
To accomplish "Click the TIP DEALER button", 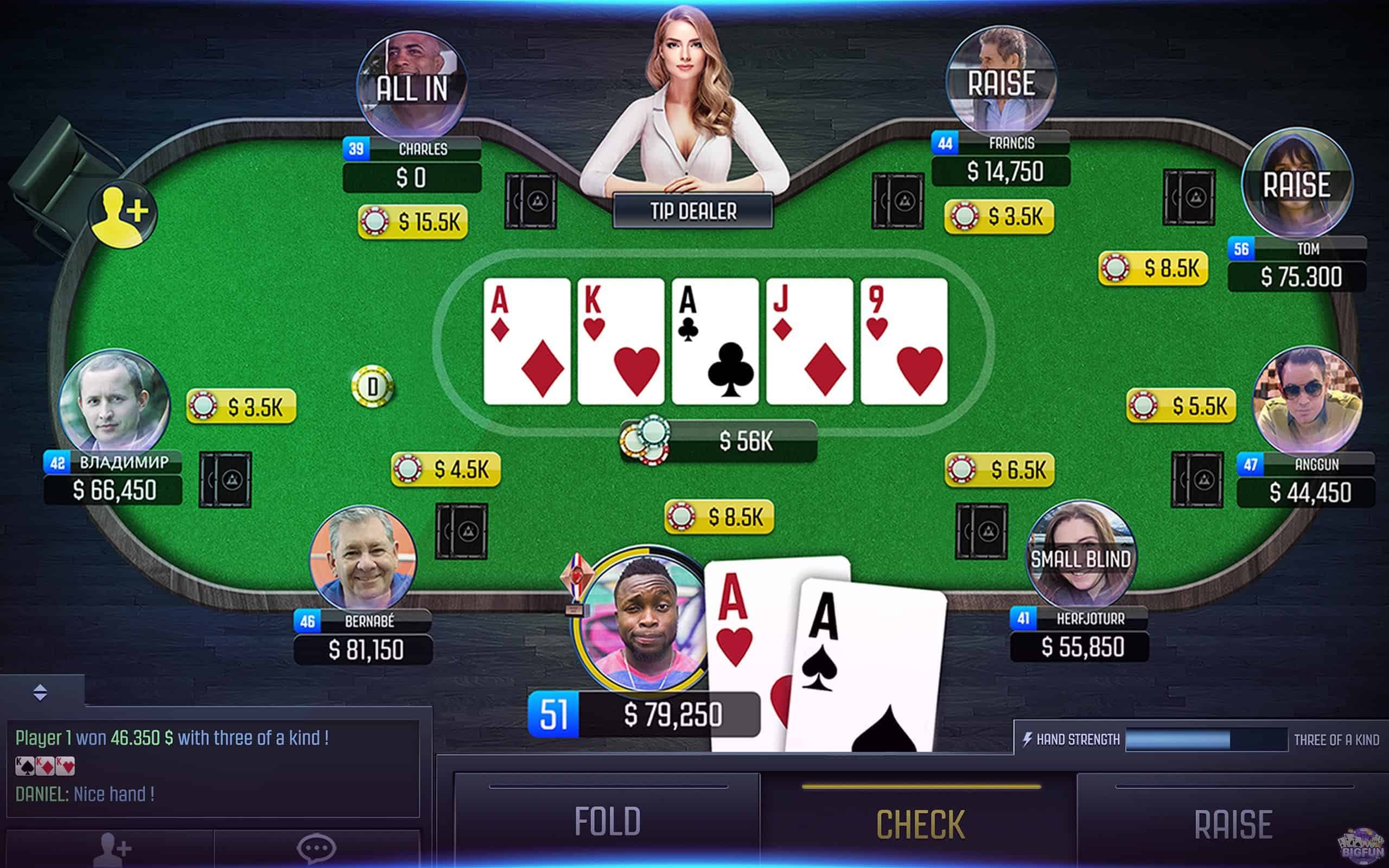I will 693,210.
